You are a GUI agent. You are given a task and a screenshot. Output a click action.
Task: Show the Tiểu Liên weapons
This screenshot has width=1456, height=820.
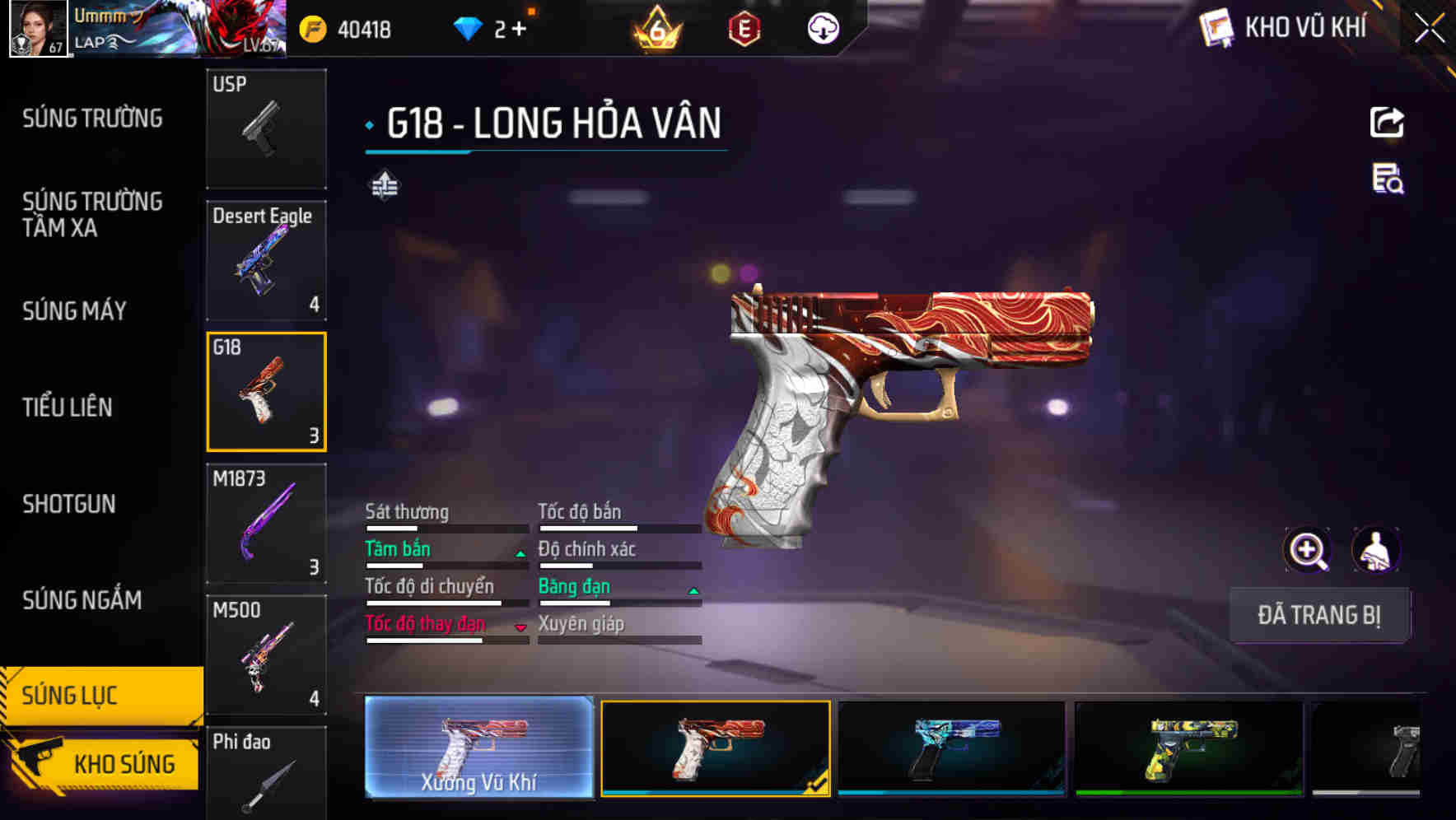tap(68, 407)
